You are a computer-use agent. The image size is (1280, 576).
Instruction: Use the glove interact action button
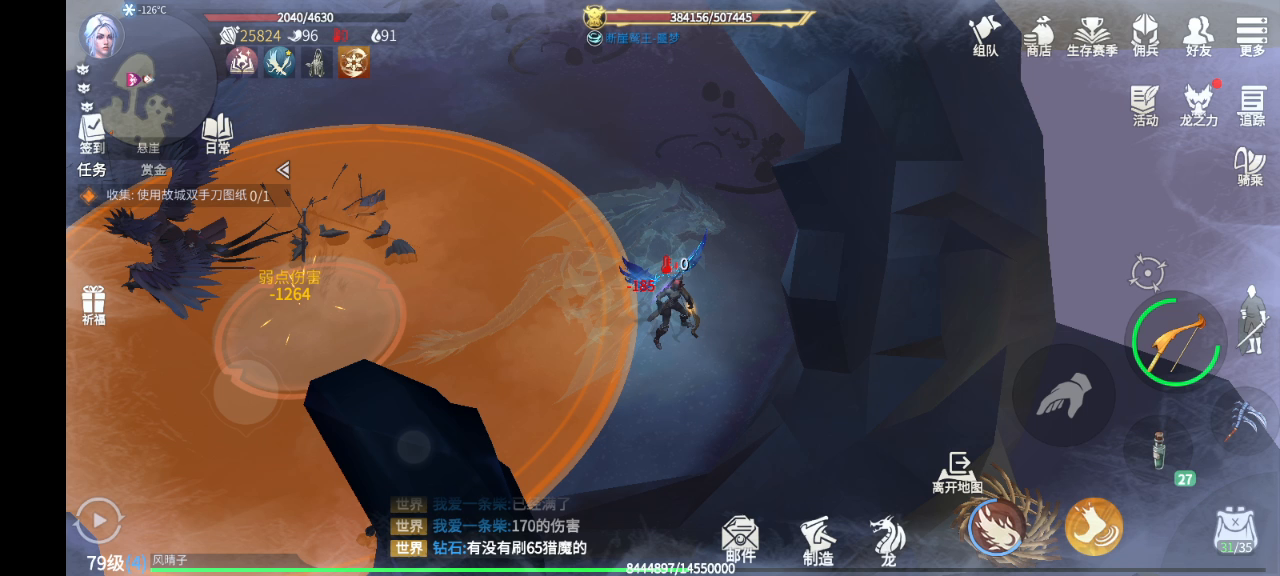click(x=1062, y=395)
